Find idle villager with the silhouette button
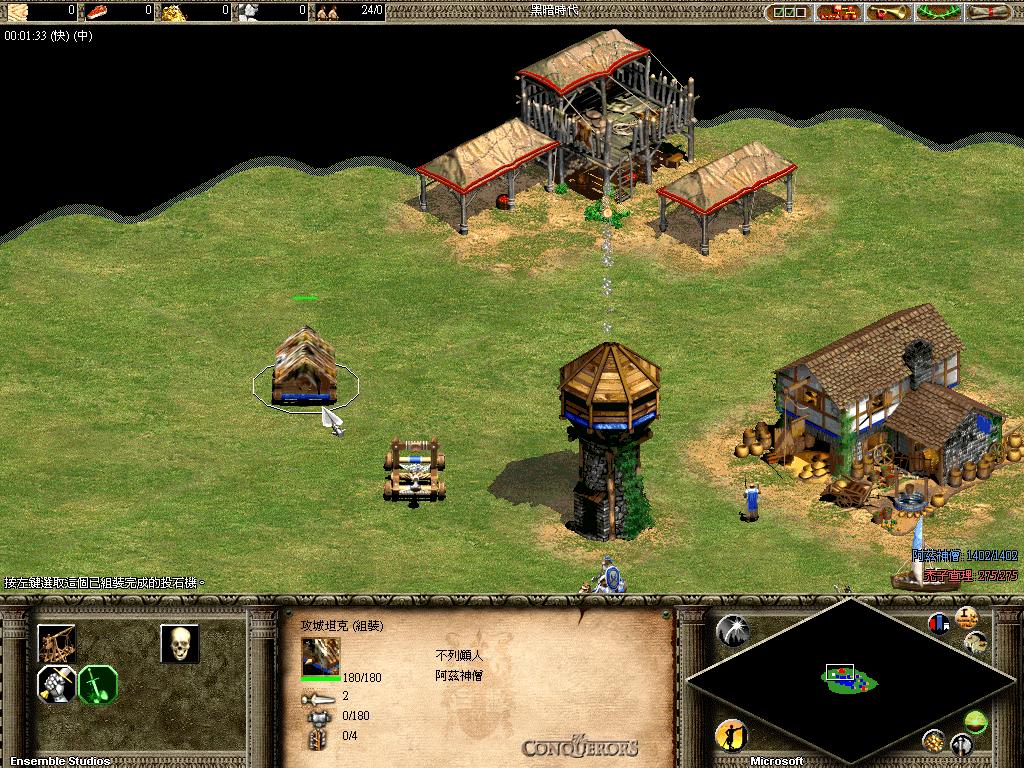 (x=731, y=736)
